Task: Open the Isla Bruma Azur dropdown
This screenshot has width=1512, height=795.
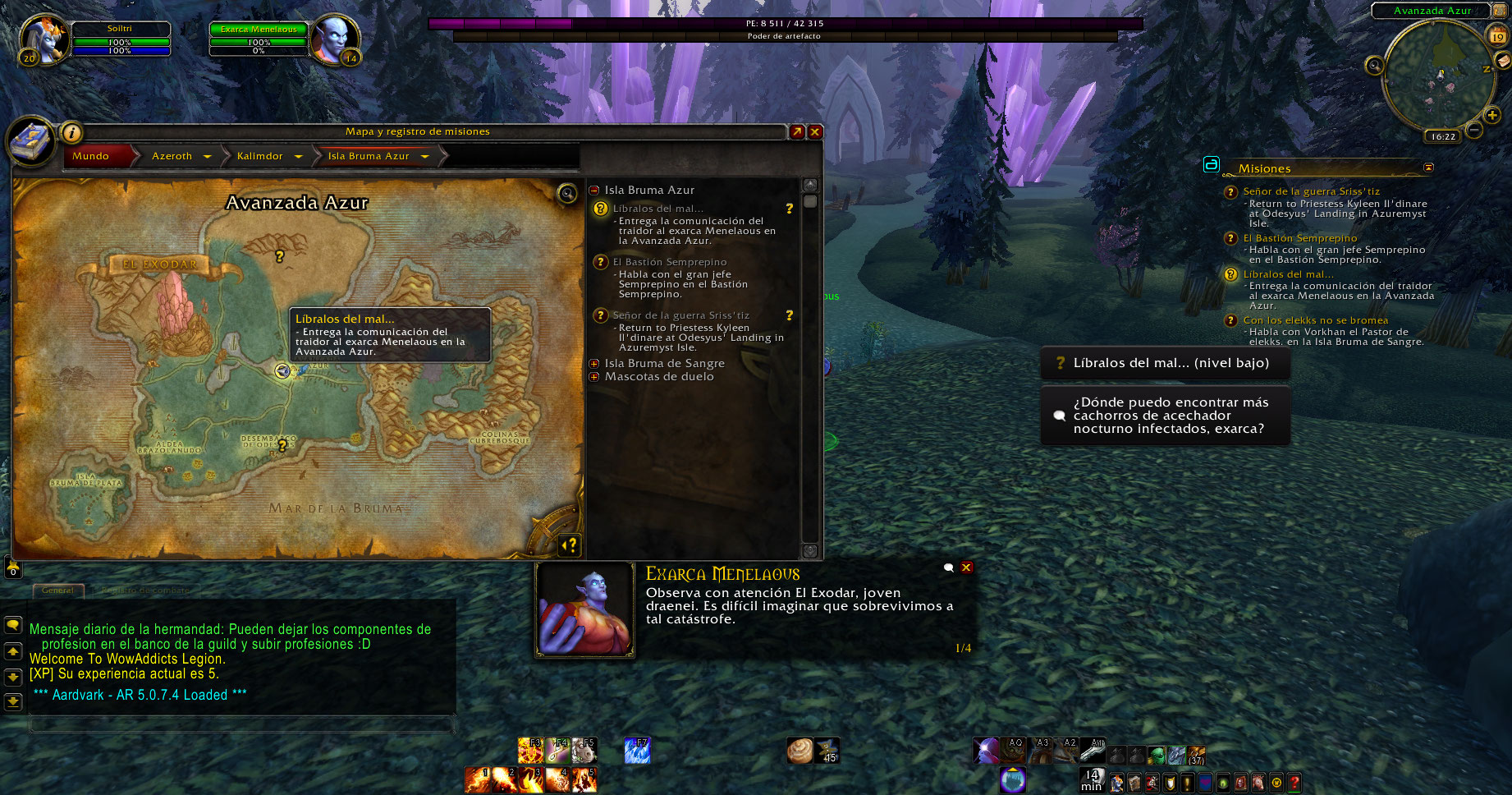Action: [x=425, y=156]
